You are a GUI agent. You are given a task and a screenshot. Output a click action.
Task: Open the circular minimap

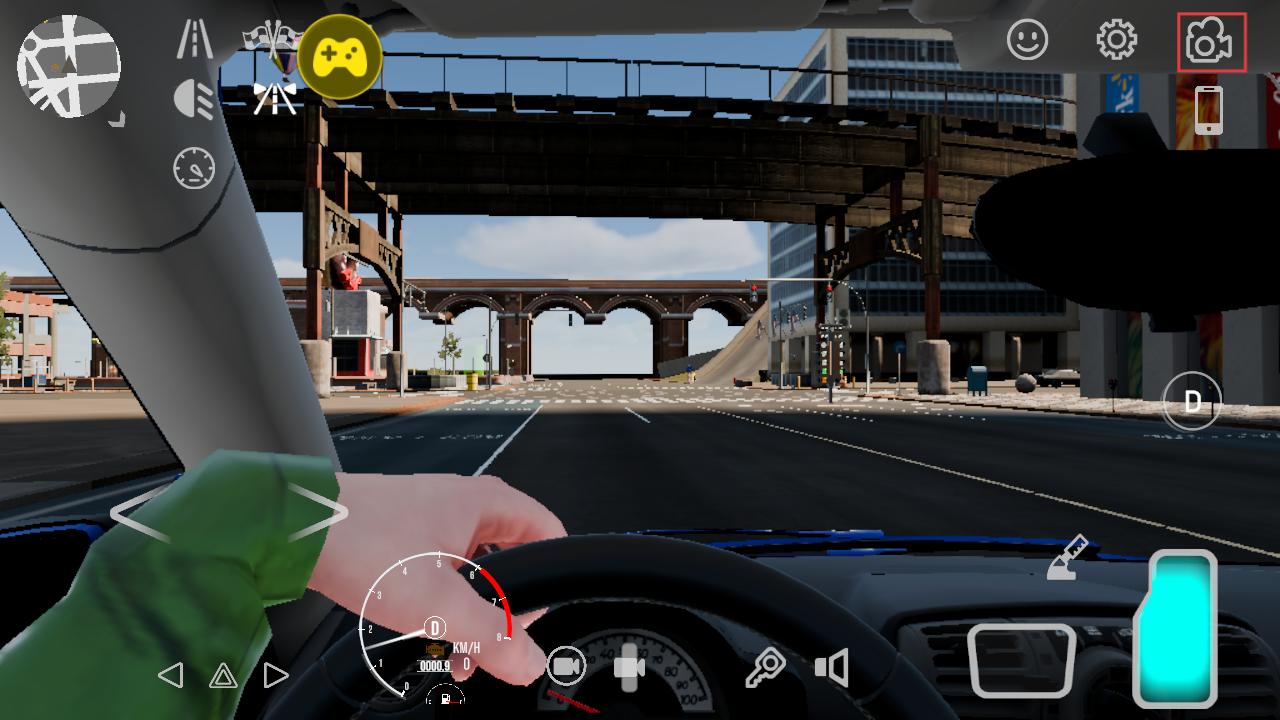click(x=68, y=66)
